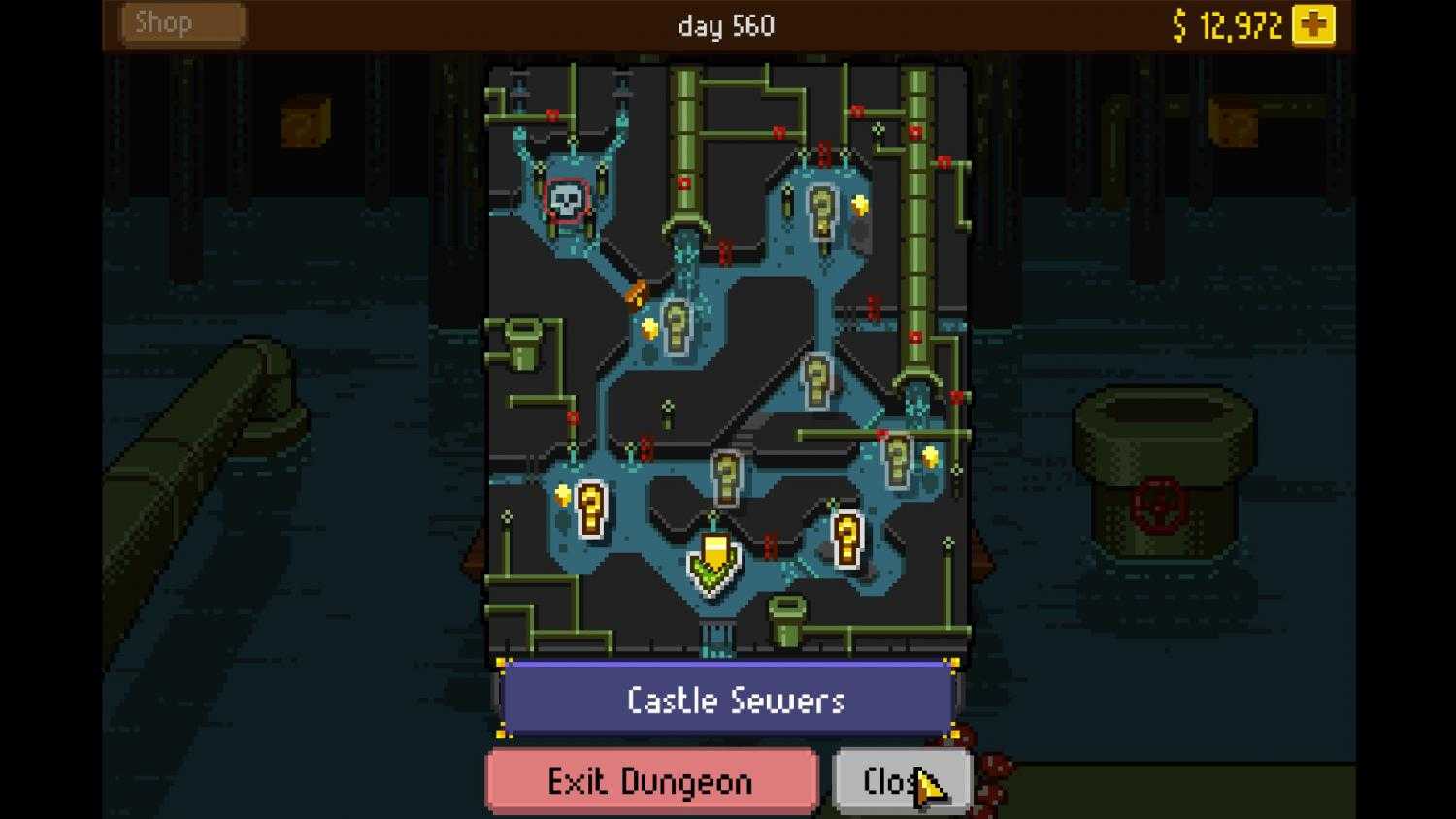
Task: Open the mystery node beside the left coin
Action: coord(588,509)
